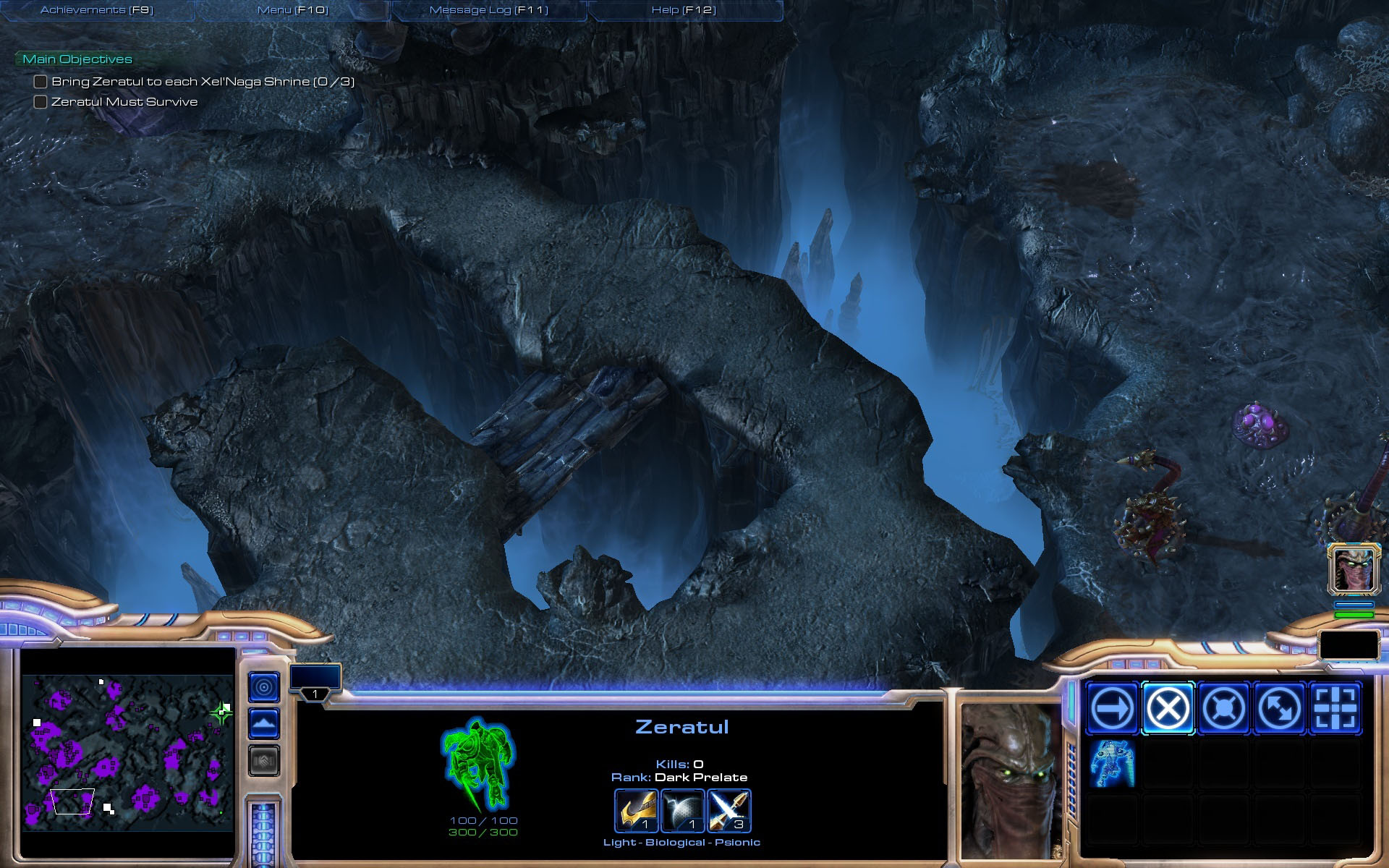Toggle minimap terrain display
This screenshot has width=1389, height=868.
coord(263,723)
